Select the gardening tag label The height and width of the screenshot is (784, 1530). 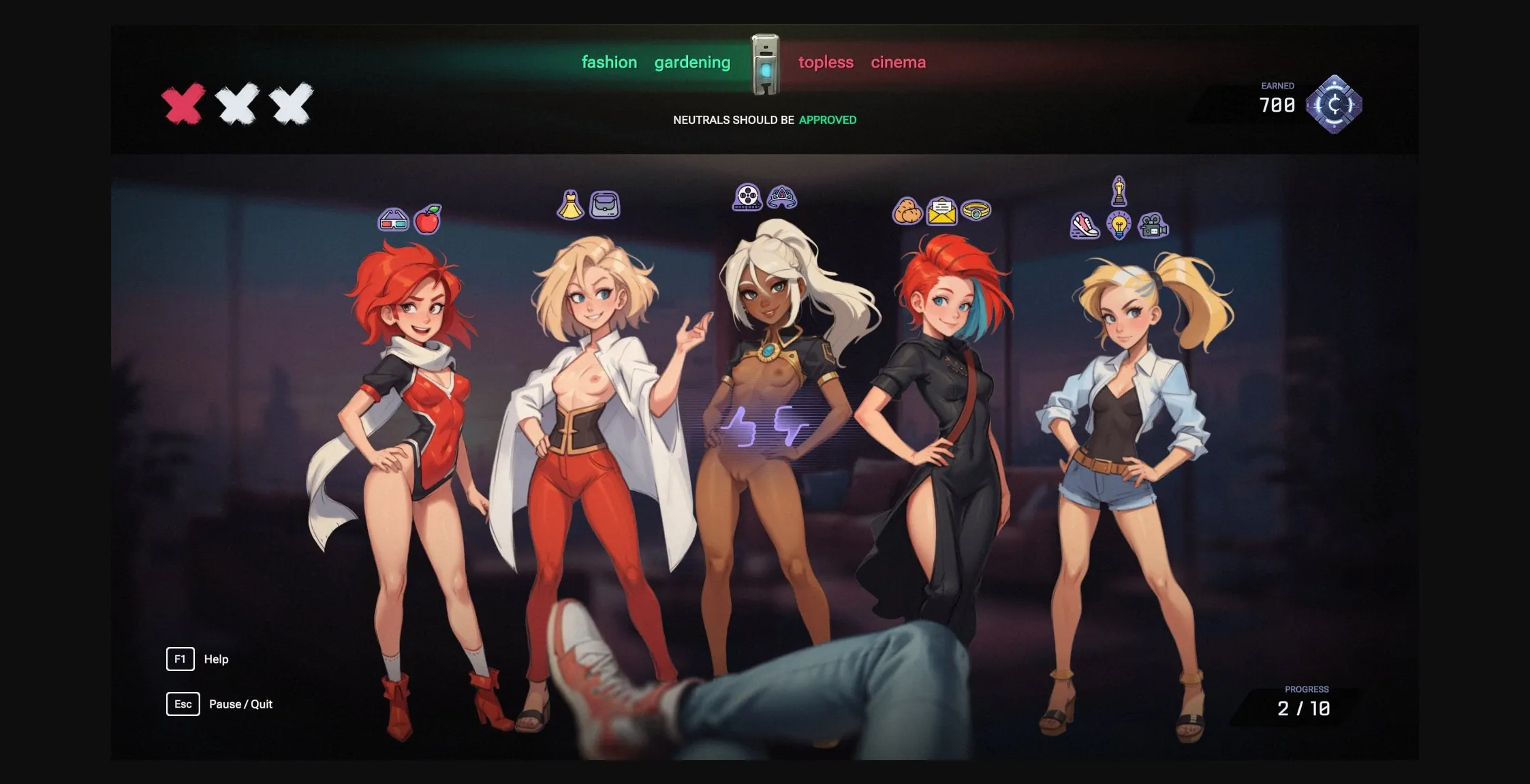(692, 62)
